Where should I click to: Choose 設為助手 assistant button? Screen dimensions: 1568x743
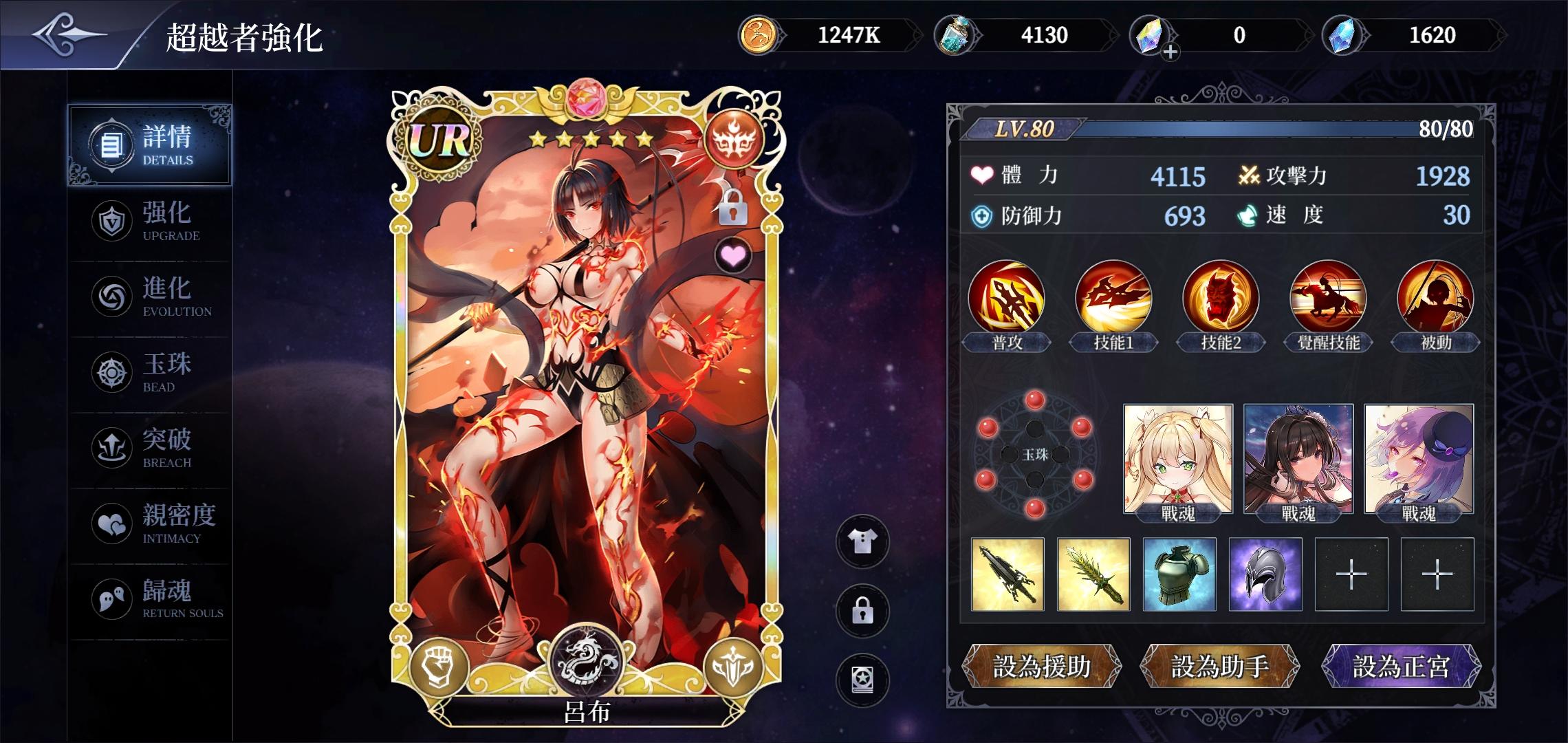(x=1219, y=666)
